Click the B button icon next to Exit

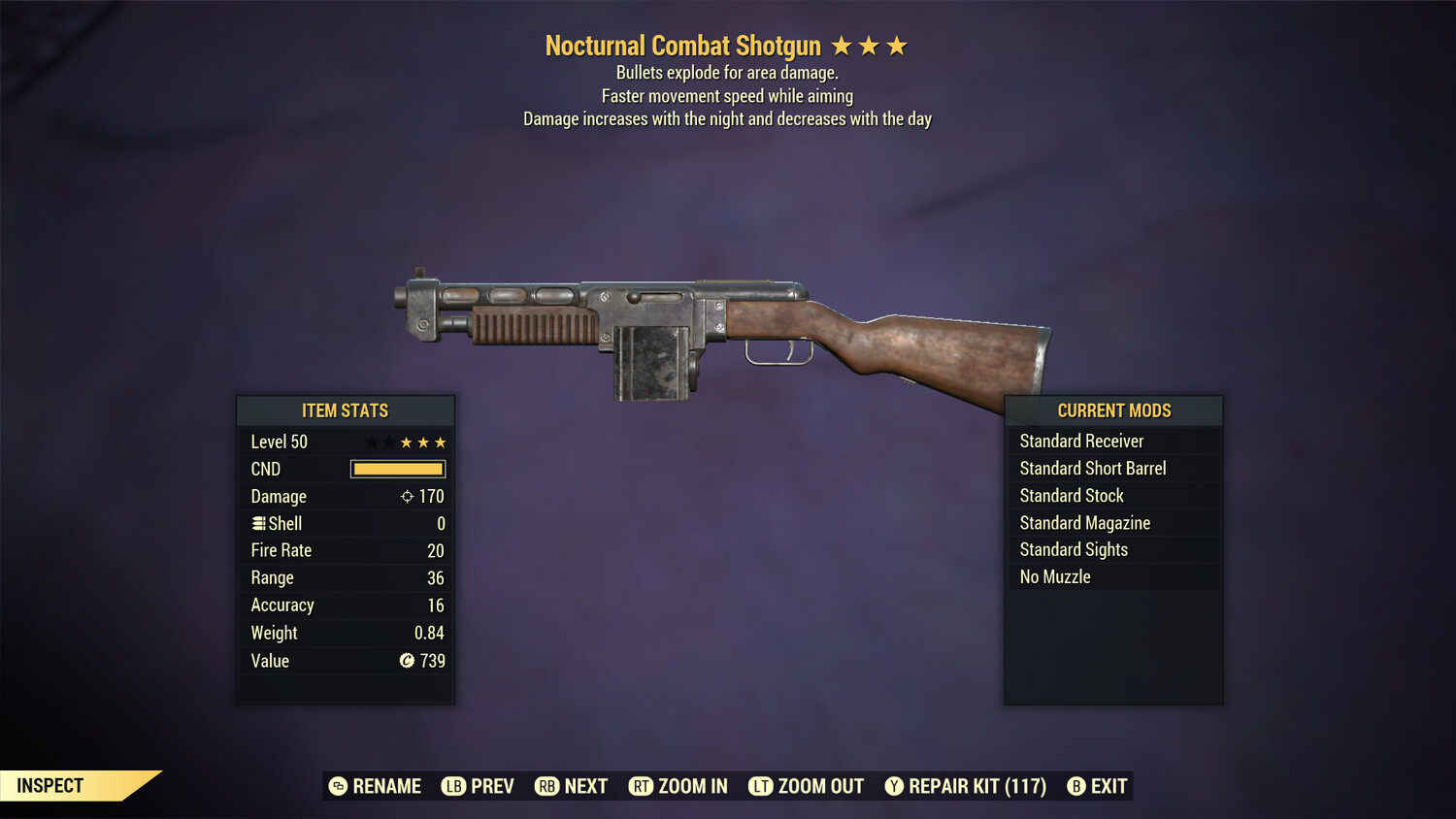[x=1075, y=786]
